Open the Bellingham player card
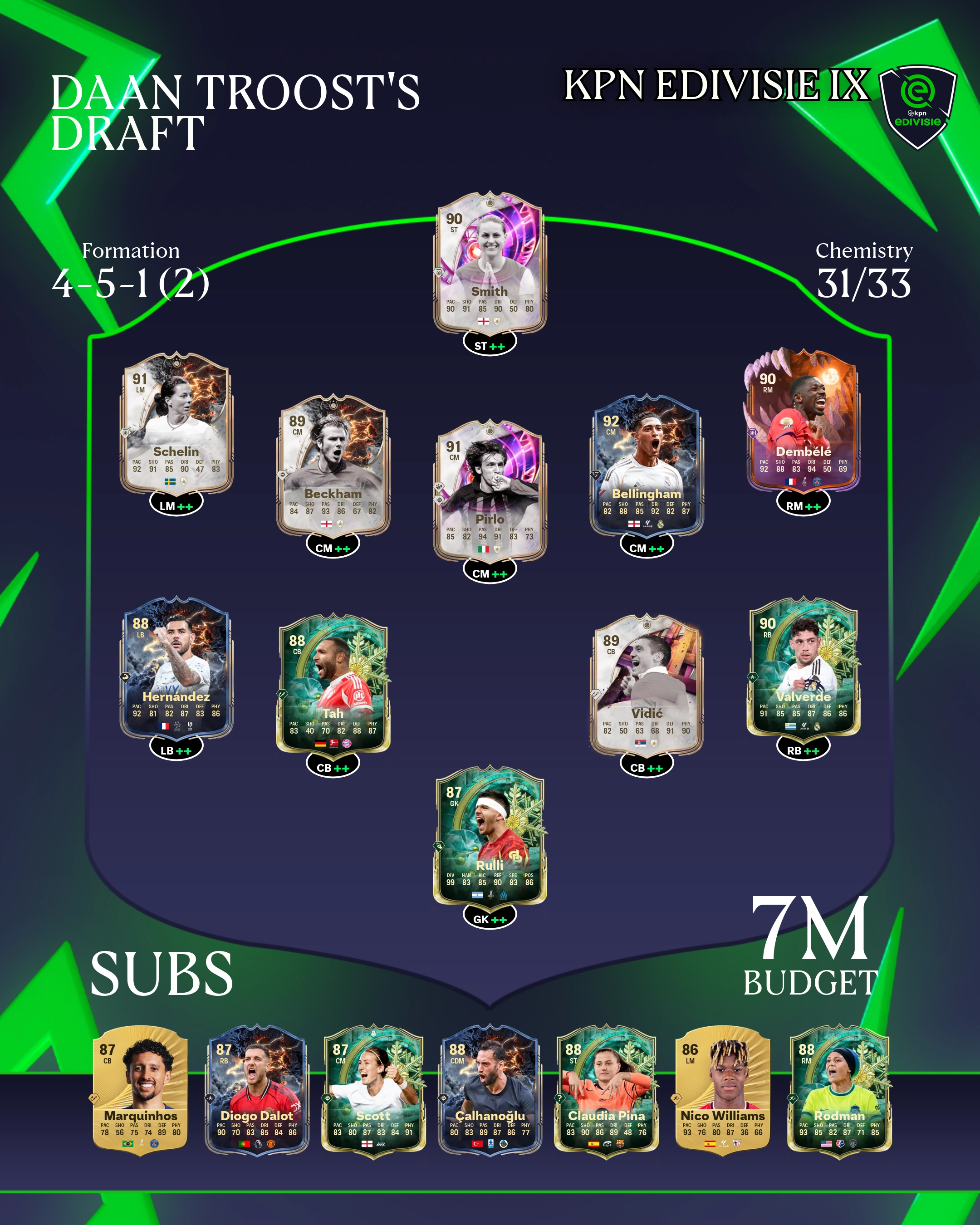 click(647, 466)
